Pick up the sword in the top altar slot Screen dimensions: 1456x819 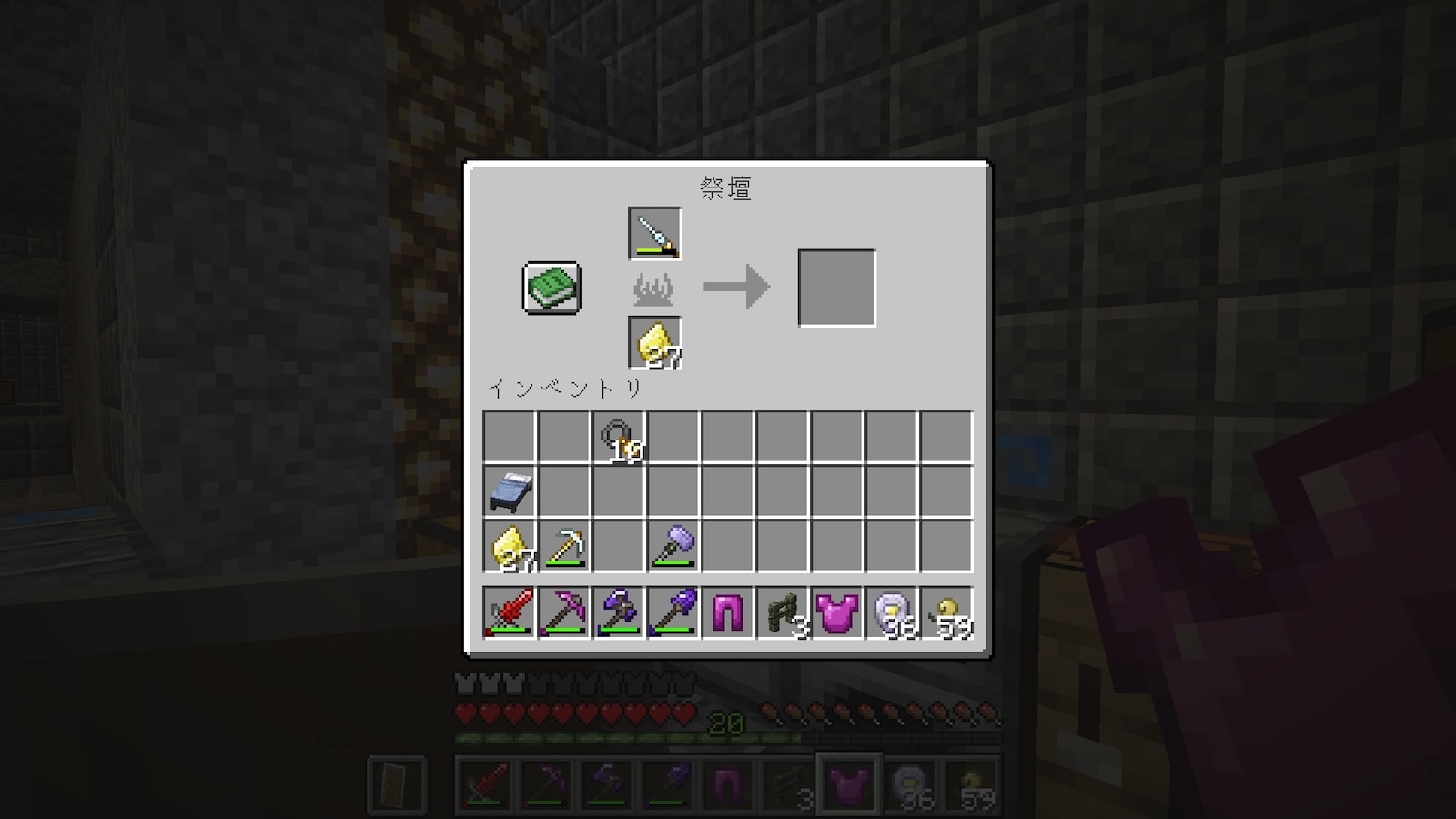click(x=654, y=234)
